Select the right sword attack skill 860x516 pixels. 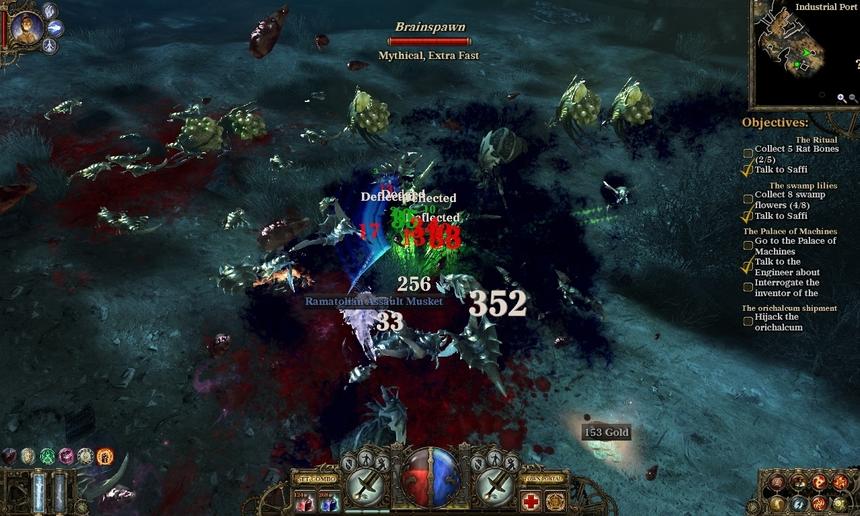[494, 488]
